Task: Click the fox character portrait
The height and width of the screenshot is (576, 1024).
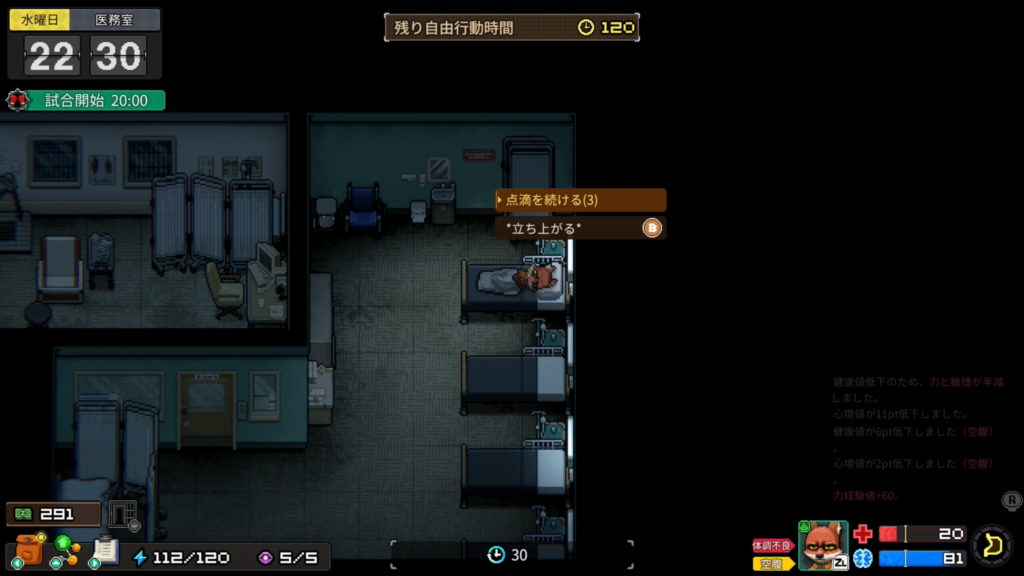Action: click(822, 545)
